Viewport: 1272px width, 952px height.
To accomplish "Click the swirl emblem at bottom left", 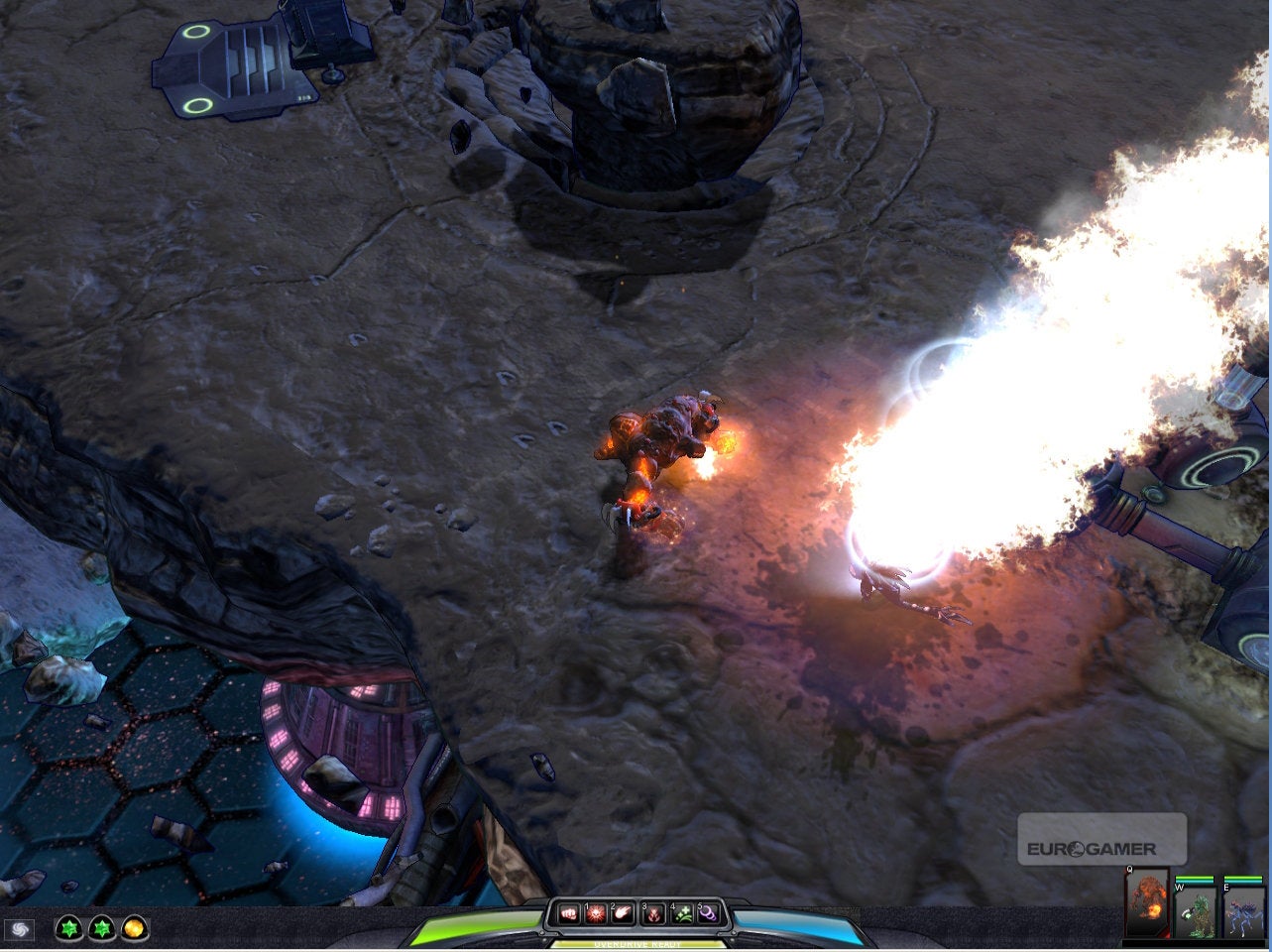I will (22, 930).
